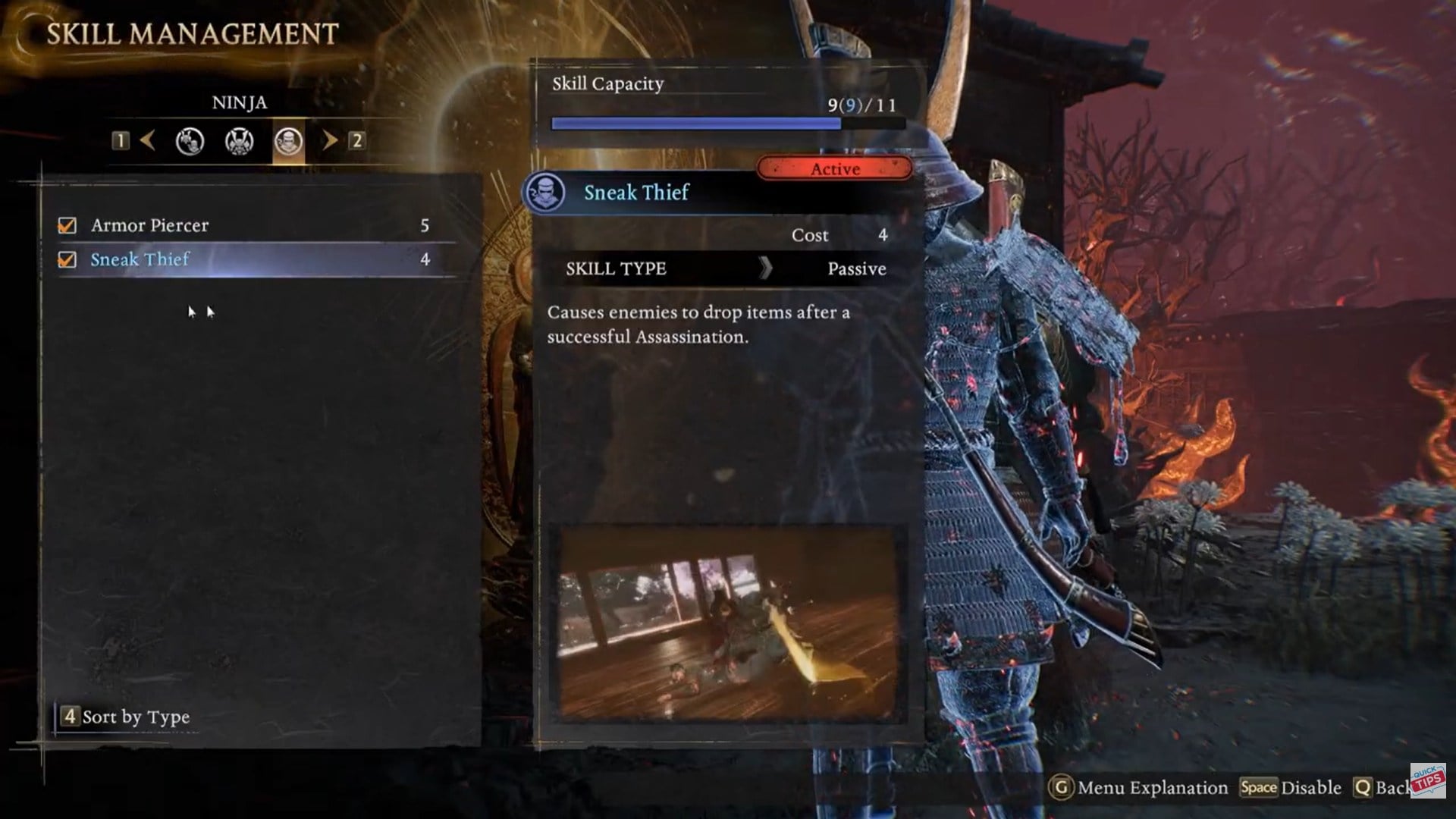Disable the selected skill
Image resolution: width=1456 pixels, height=819 pixels.
coord(1291,788)
